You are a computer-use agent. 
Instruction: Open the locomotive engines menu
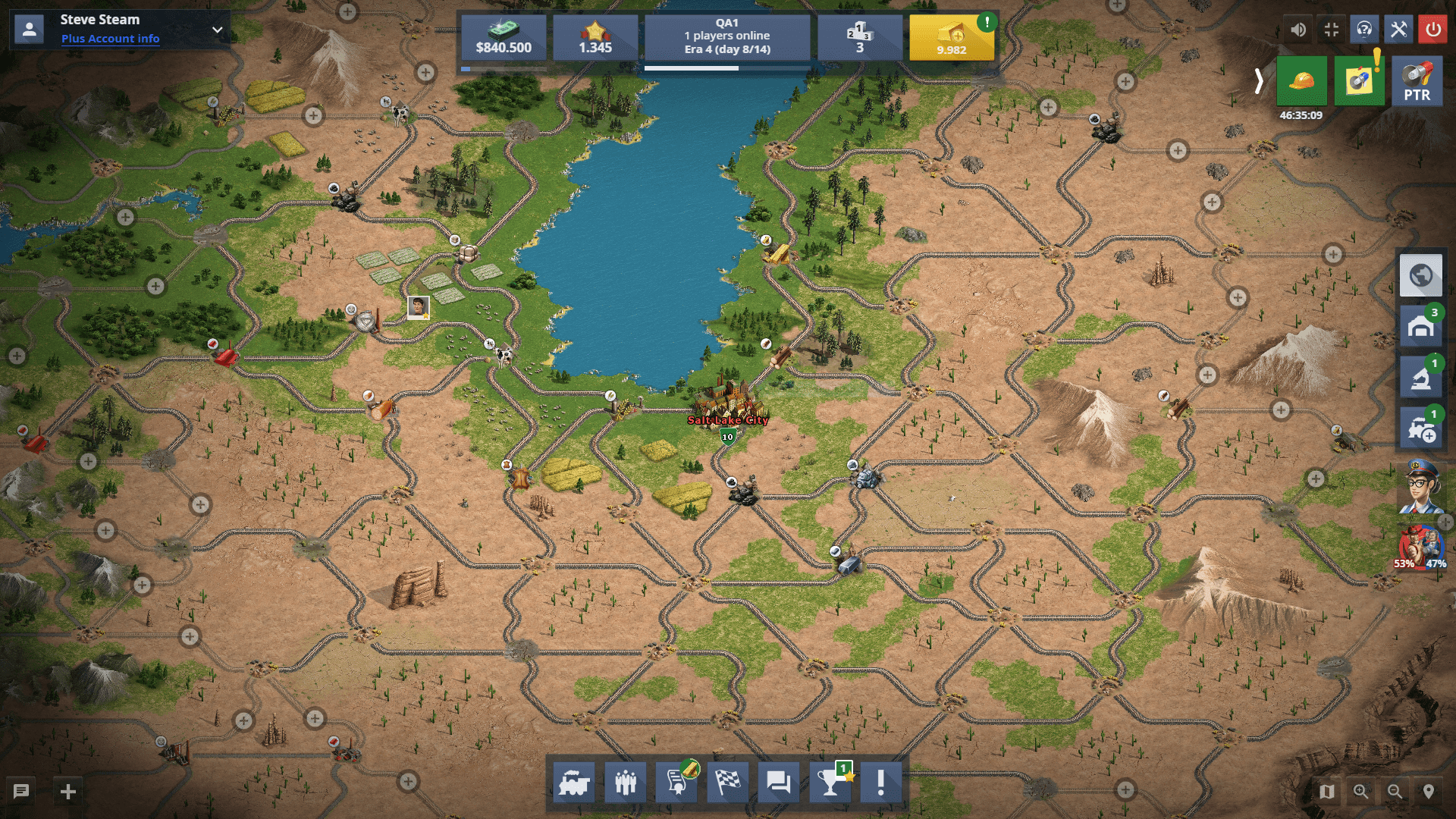point(574,782)
